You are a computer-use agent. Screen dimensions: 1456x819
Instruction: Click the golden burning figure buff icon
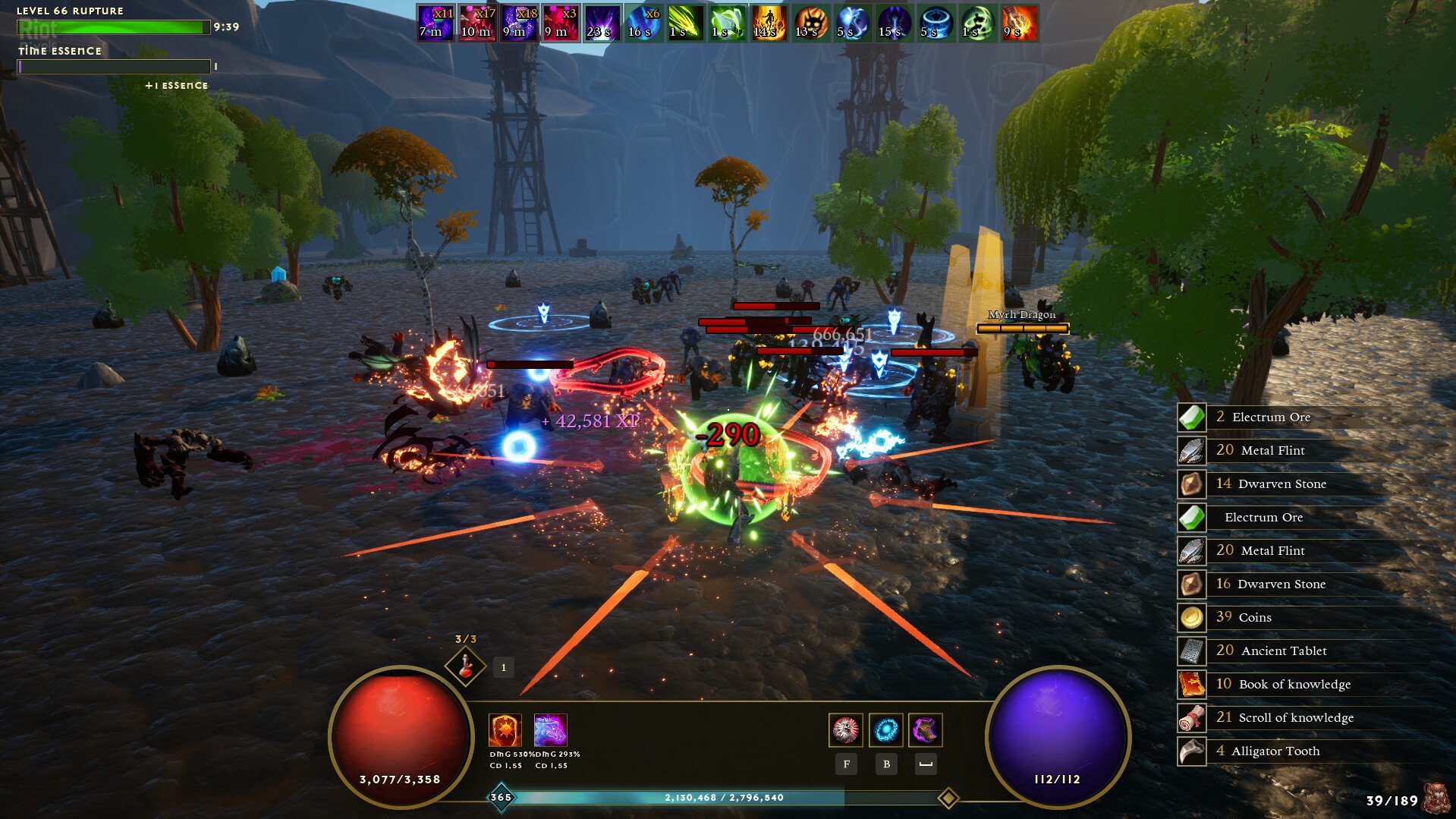pos(769,23)
